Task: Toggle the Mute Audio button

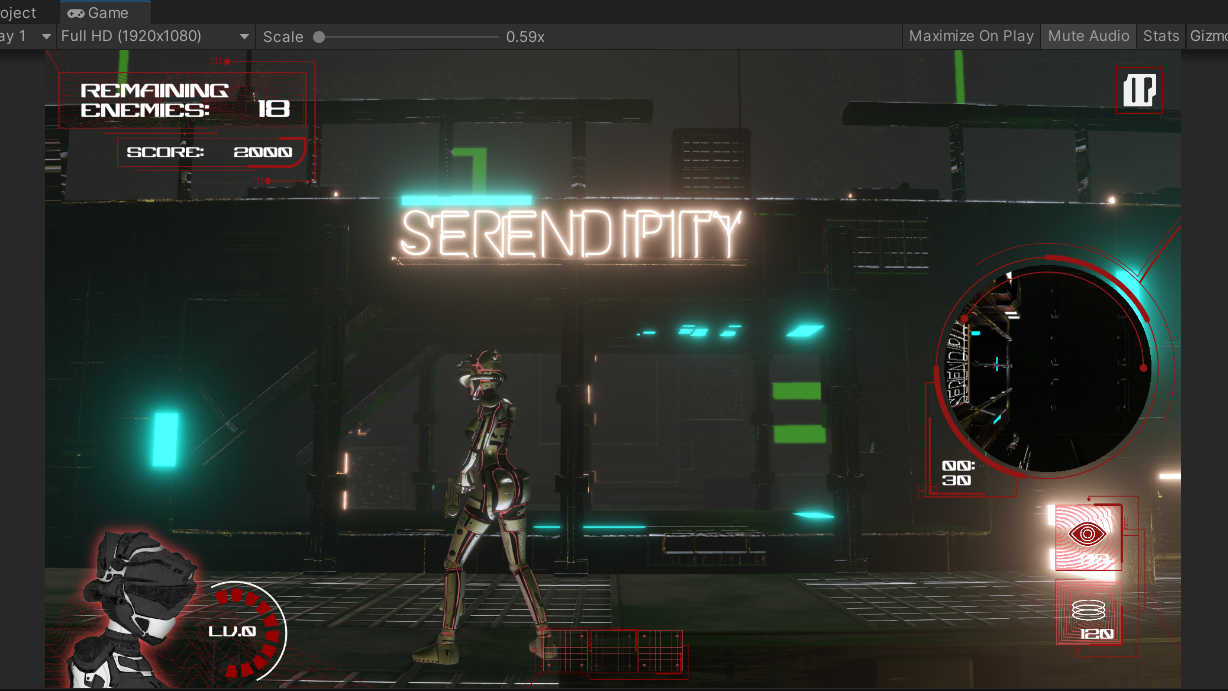Action: [x=1088, y=36]
